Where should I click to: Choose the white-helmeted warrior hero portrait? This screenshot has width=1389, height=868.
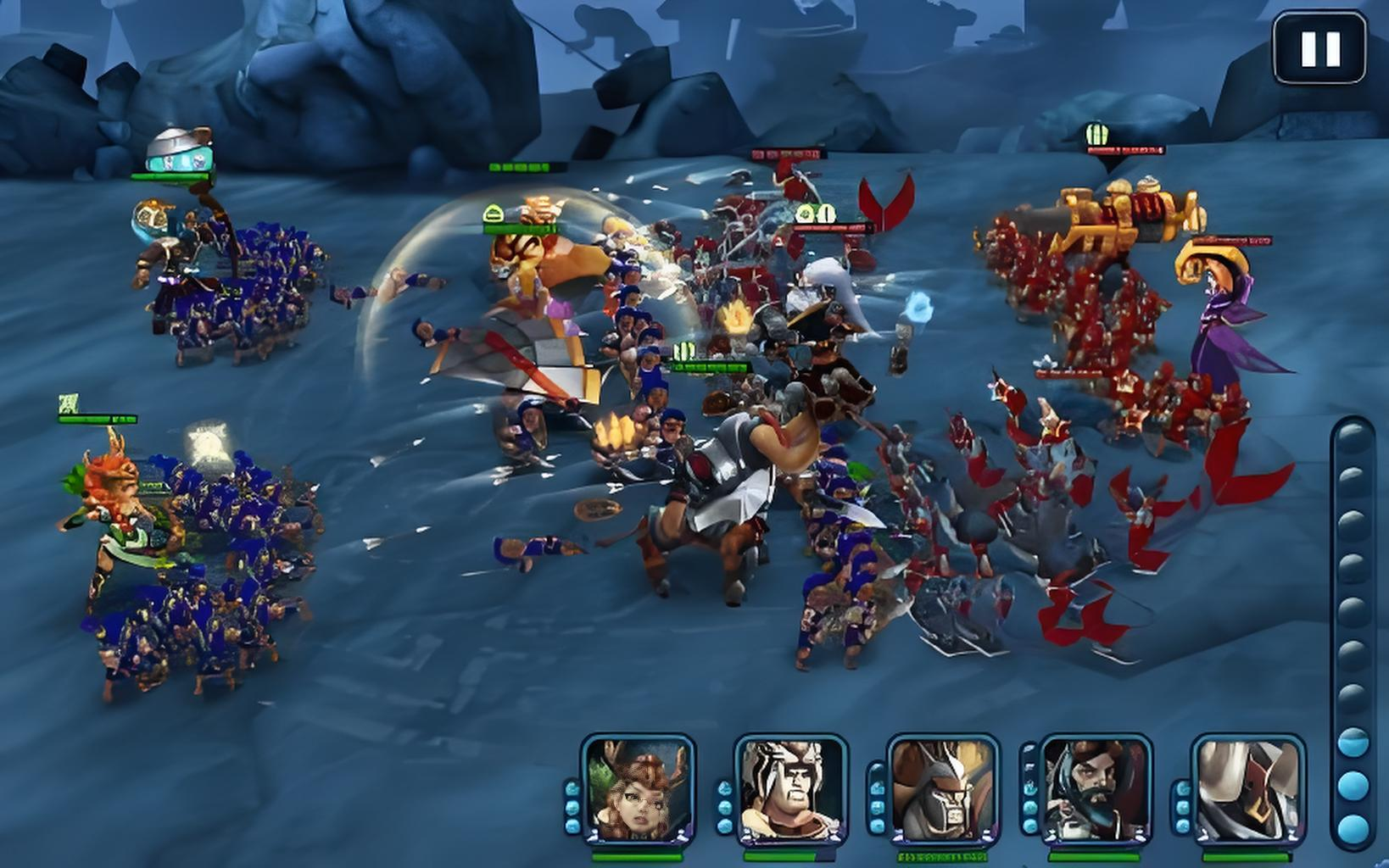click(x=791, y=789)
